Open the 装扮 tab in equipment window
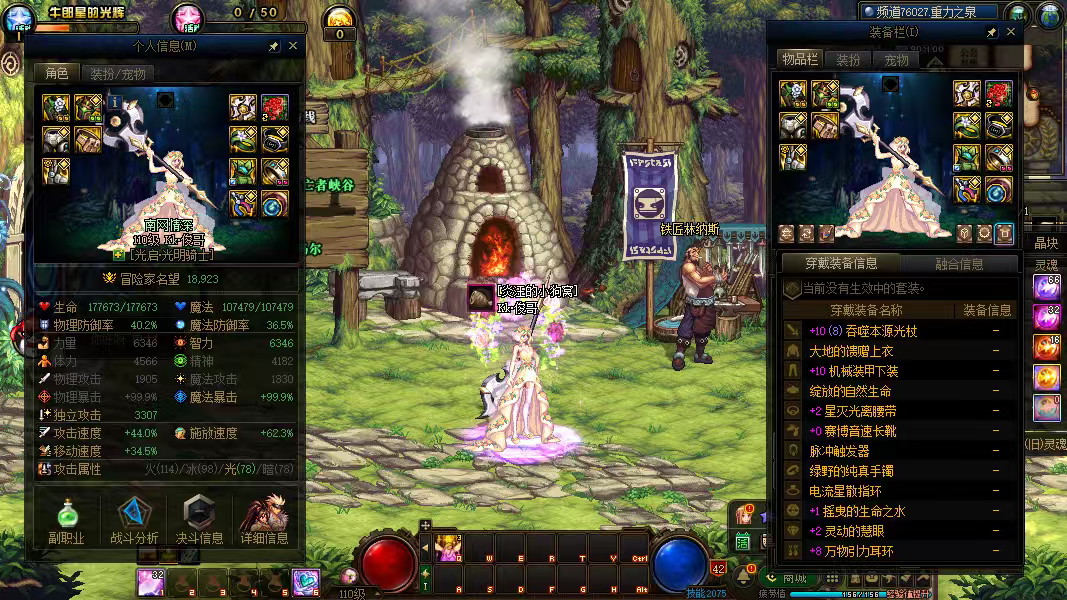Screen dimensions: 1067x600 848,60
